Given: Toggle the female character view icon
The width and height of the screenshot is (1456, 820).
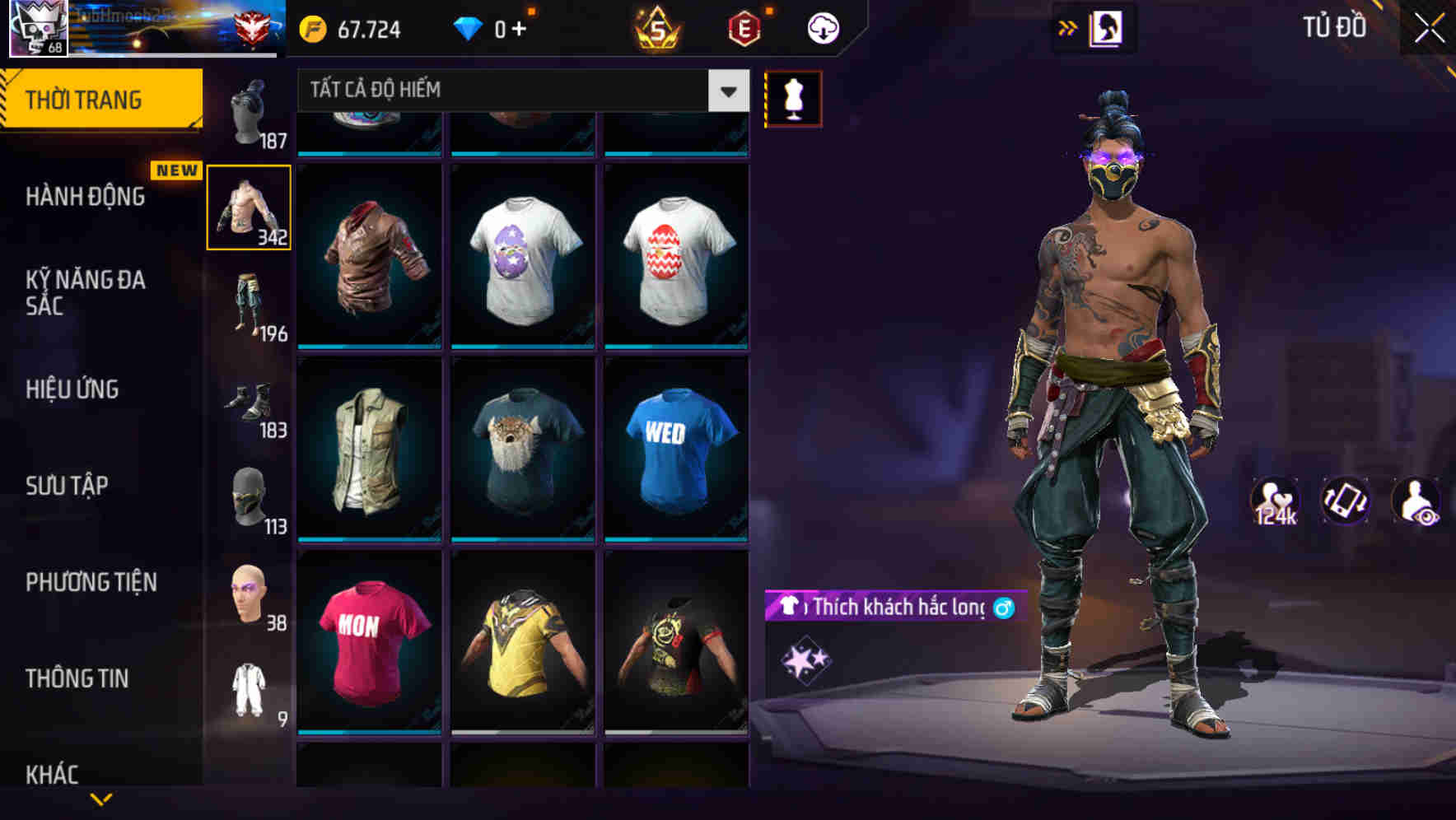Looking at the screenshot, I should tap(1108, 27).
